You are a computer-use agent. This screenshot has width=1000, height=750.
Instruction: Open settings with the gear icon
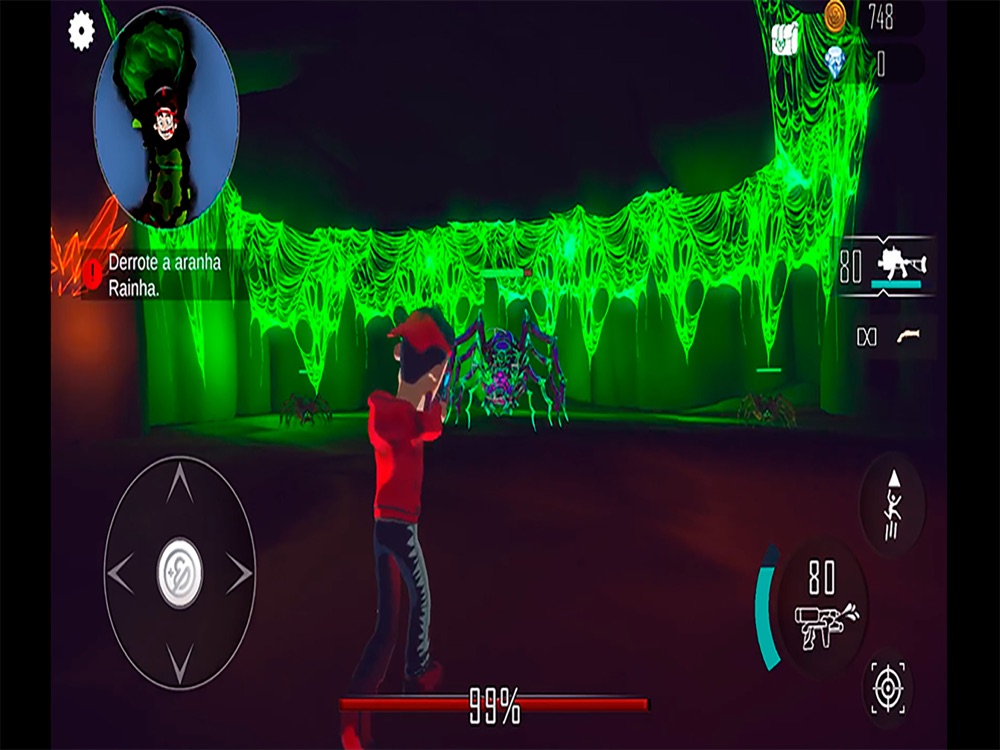tap(81, 31)
